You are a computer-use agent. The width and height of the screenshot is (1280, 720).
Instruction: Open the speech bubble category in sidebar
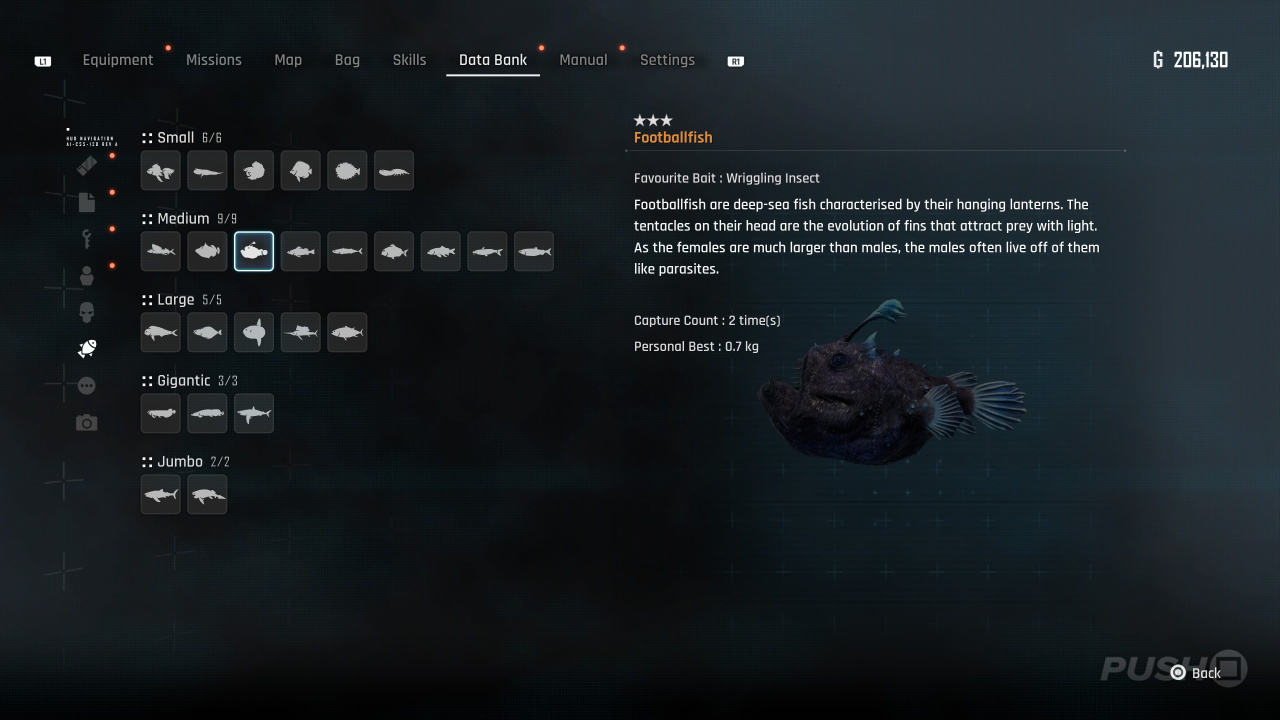click(87, 386)
